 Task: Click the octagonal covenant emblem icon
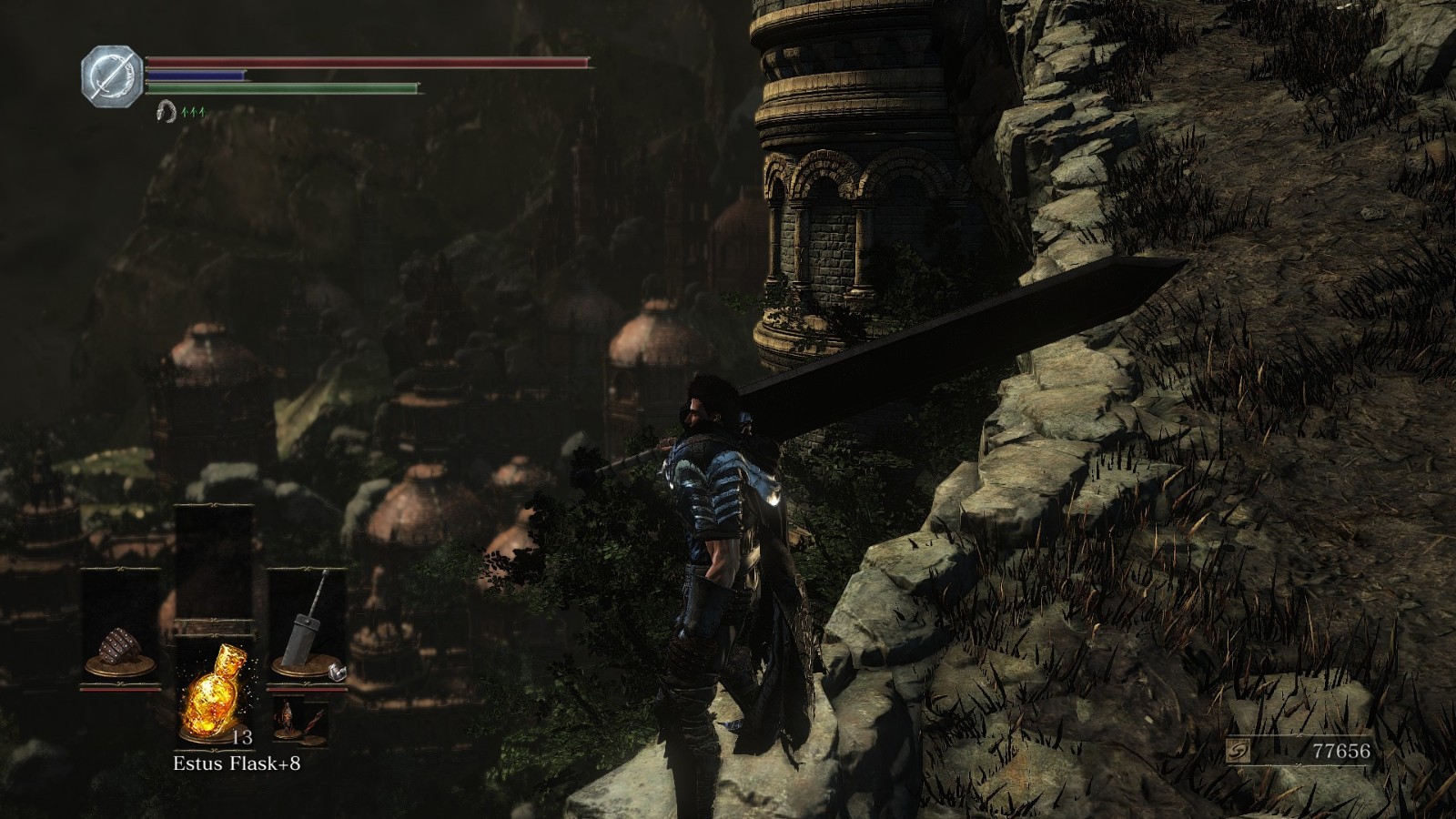112,74
